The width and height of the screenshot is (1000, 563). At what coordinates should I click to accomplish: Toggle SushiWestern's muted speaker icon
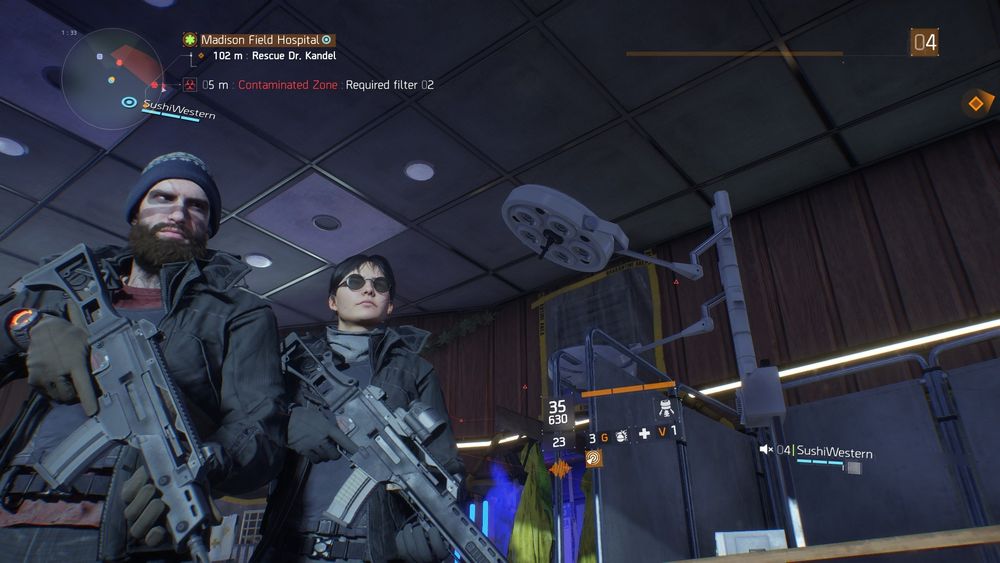(766, 450)
